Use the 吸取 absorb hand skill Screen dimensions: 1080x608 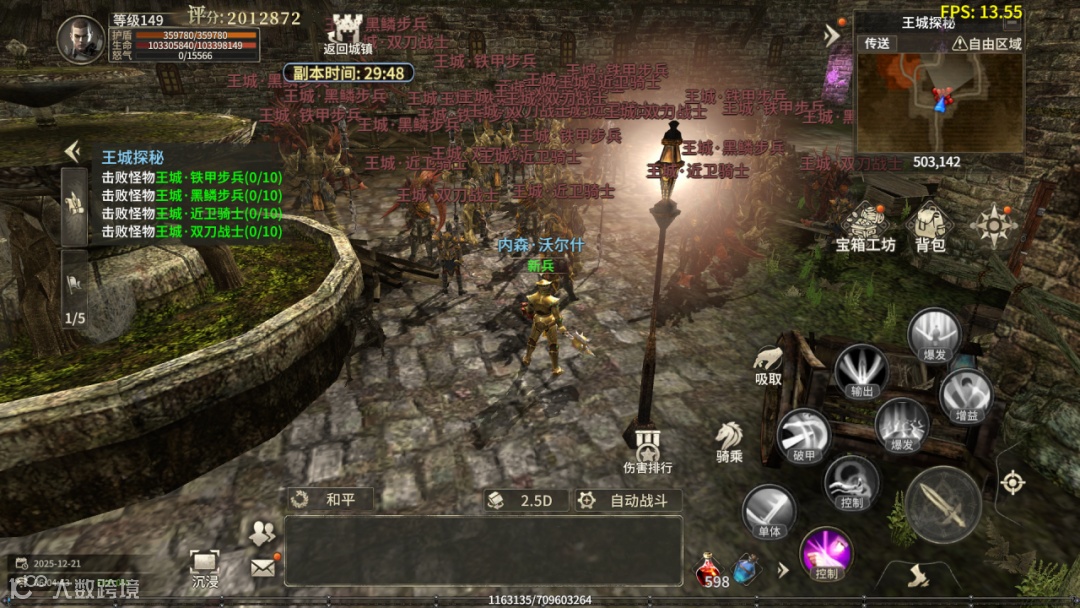[768, 362]
